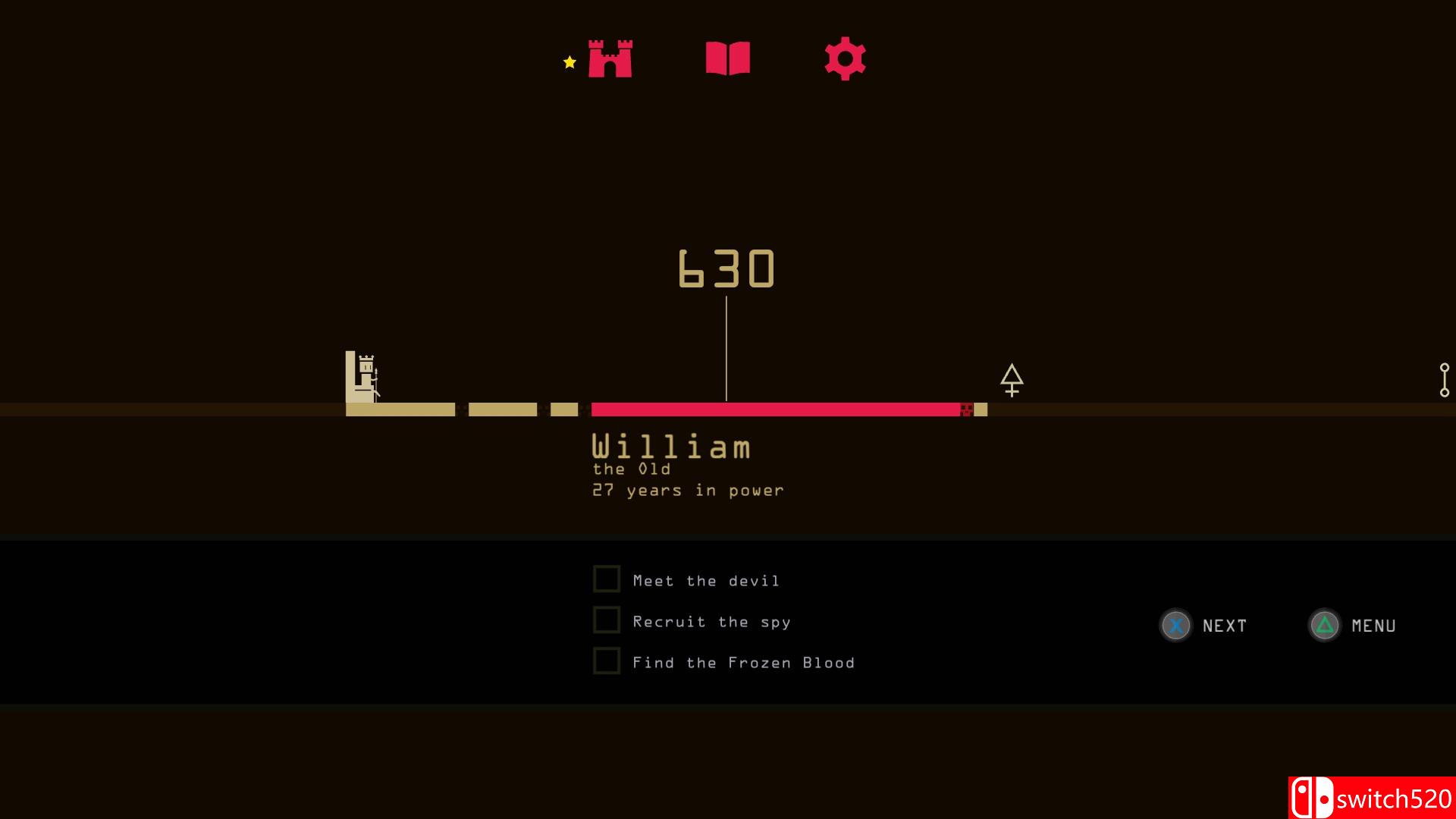This screenshot has height=819, width=1456.
Task: Open the settings gear
Action: tap(845, 58)
